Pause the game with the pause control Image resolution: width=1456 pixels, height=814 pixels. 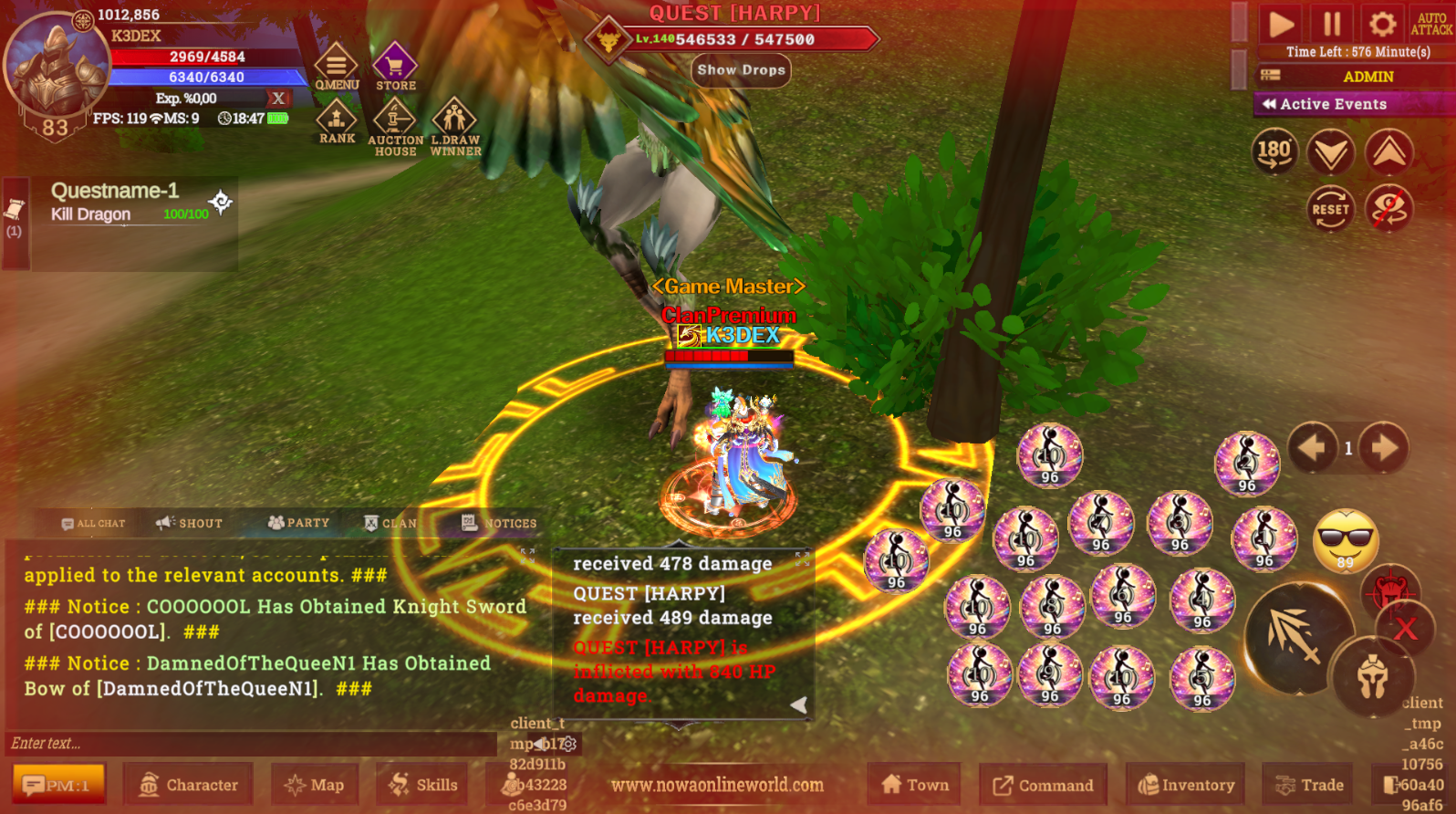1330,25
